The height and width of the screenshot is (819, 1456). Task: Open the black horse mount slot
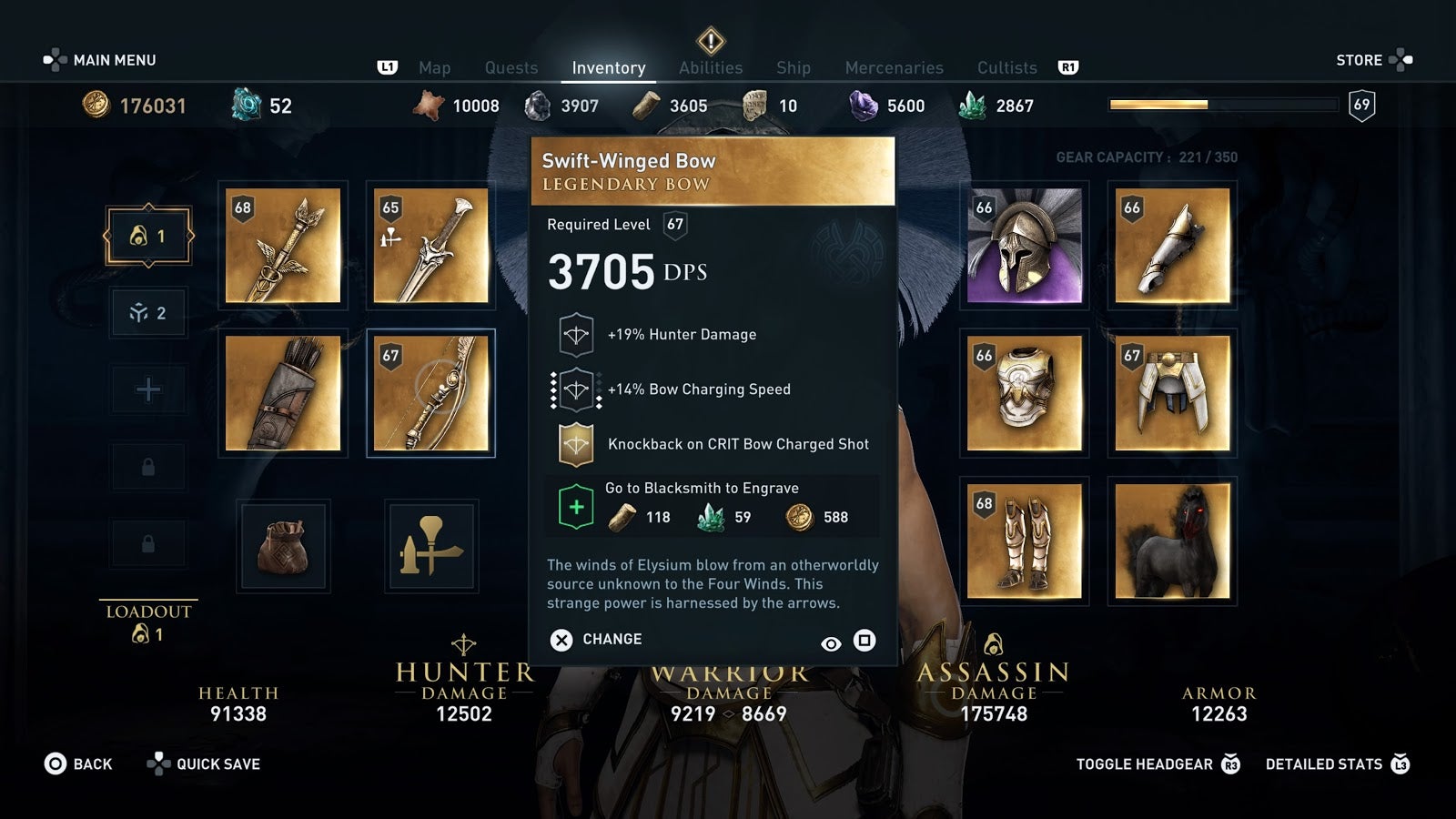[1172, 541]
